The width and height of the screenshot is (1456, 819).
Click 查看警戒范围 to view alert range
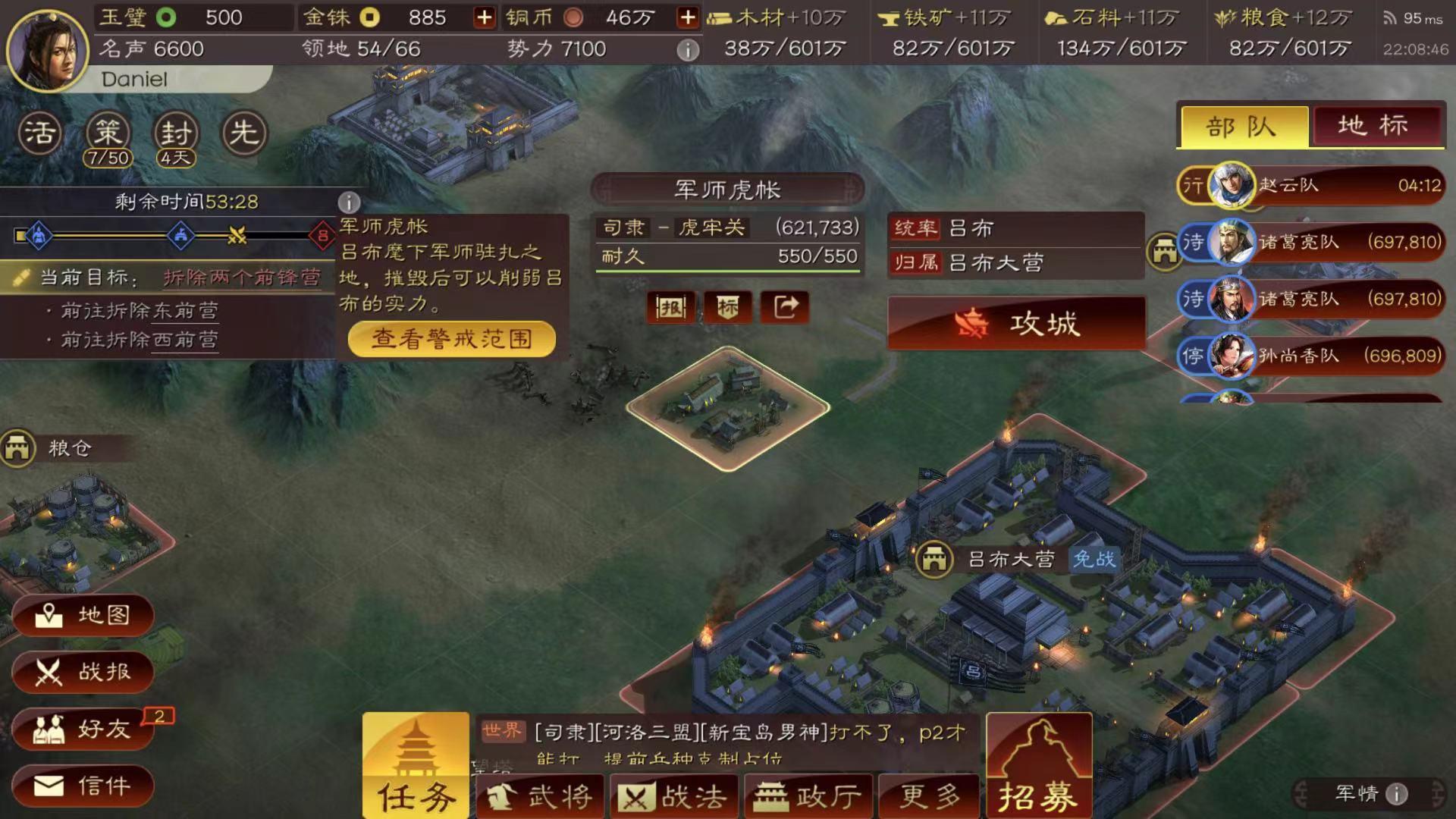click(450, 339)
